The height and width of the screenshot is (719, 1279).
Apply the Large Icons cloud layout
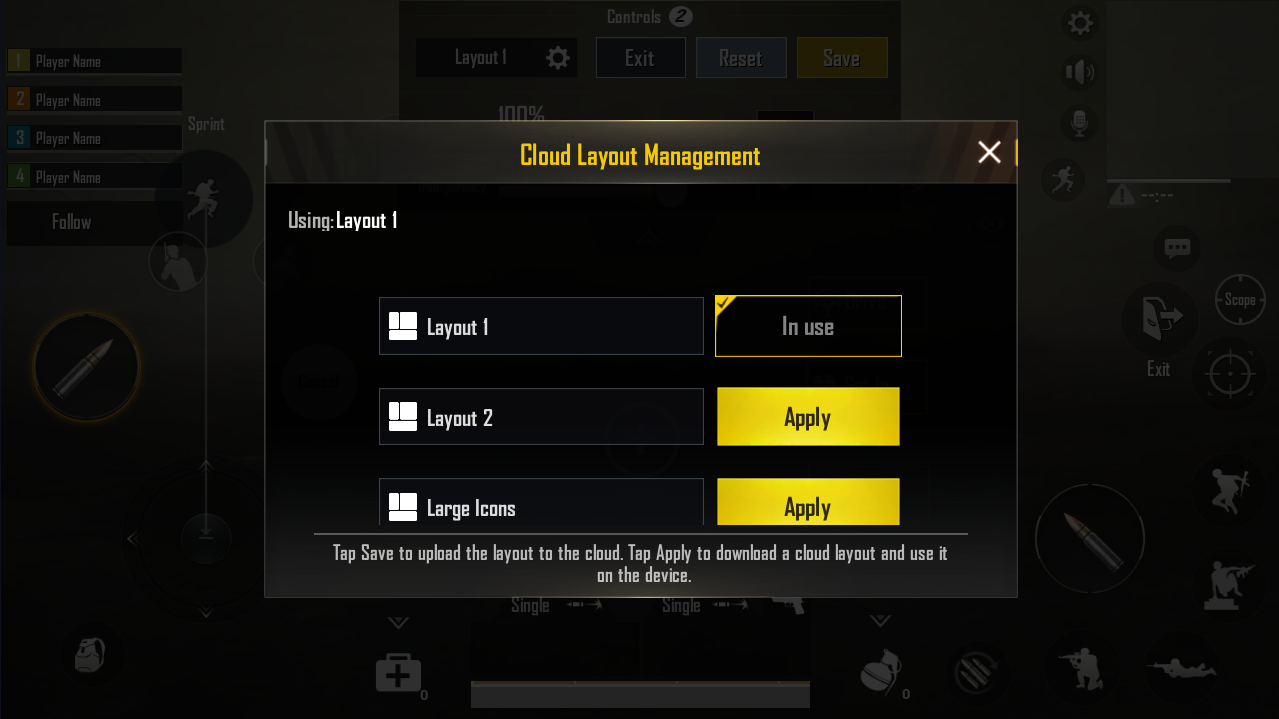point(808,503)
